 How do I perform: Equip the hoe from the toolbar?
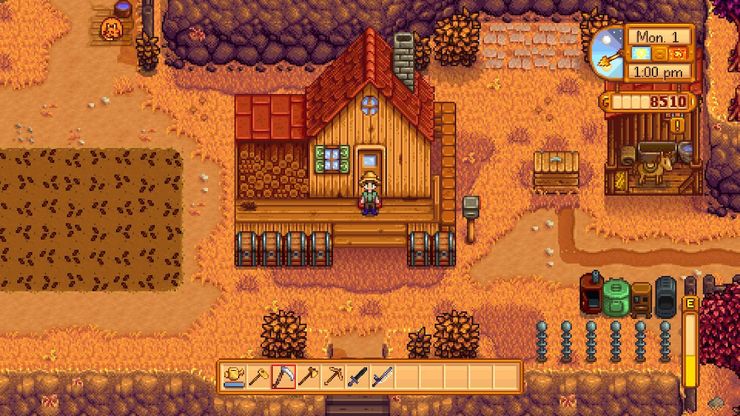[258, 377]
